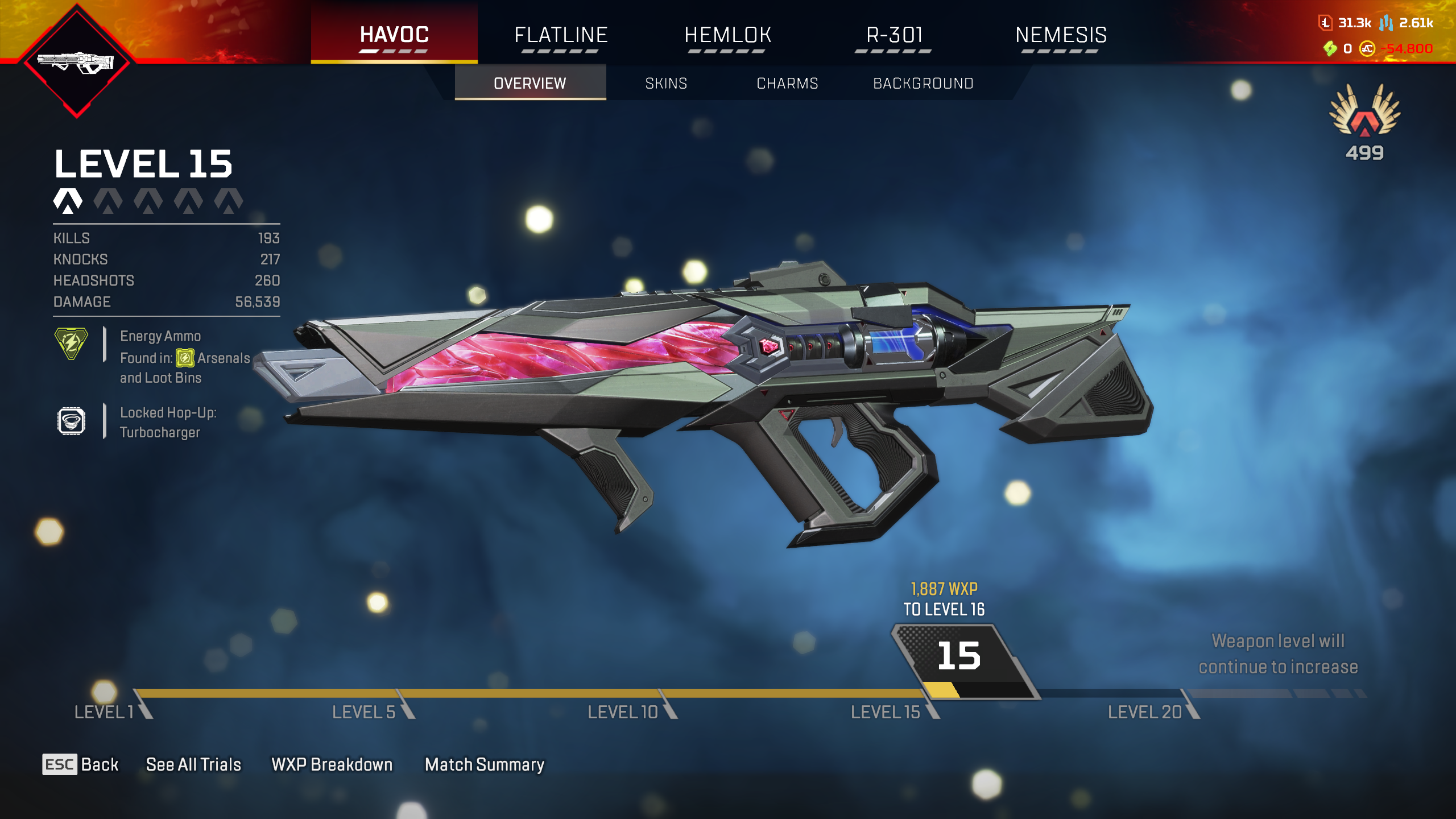This screenshot has width=1456, height=819.
Task: Show the WXP Breakdown
Action: coord(332,764)
